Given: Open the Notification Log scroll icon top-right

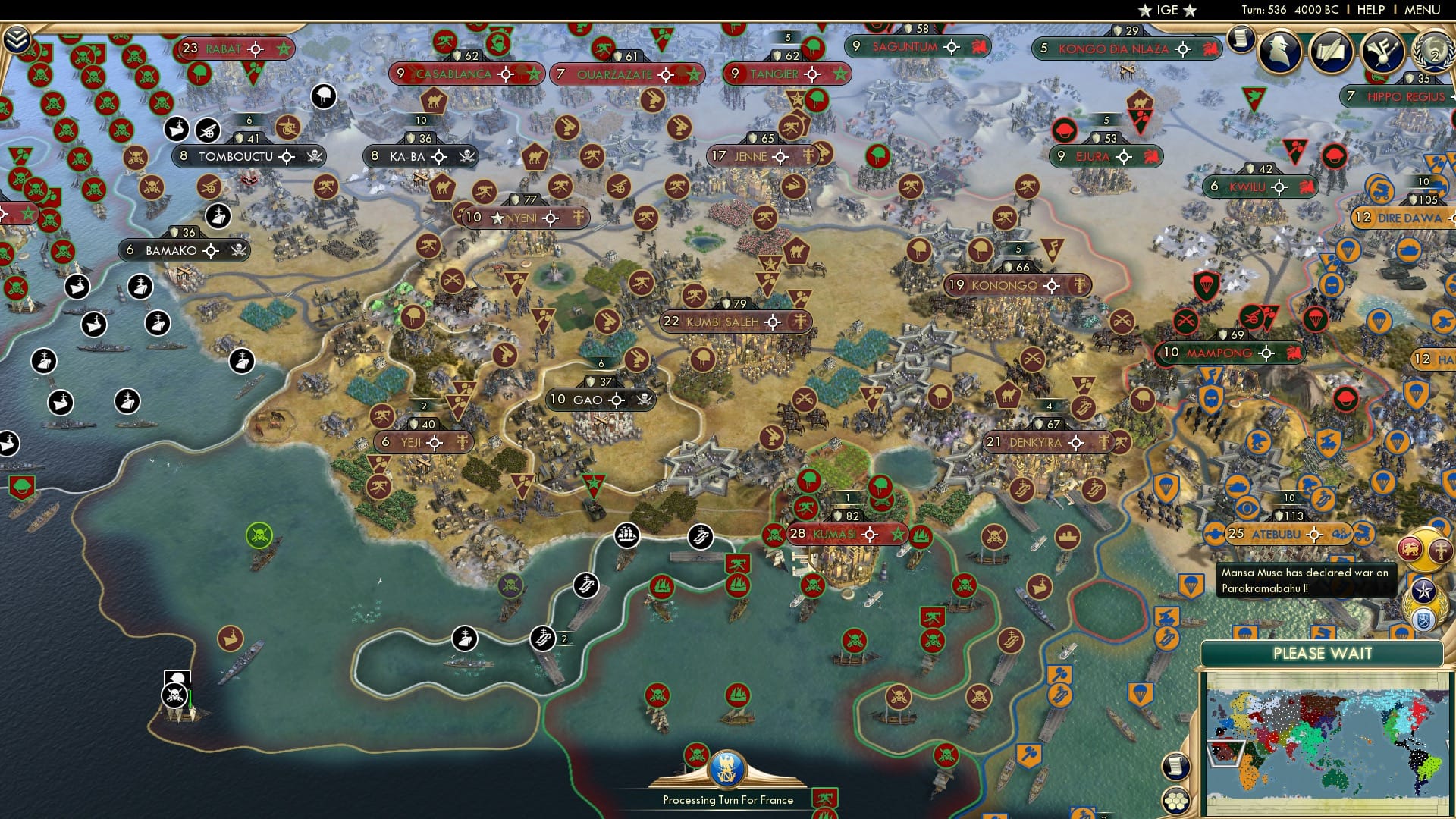Looking at the screenshot, I should [1241, 39].
